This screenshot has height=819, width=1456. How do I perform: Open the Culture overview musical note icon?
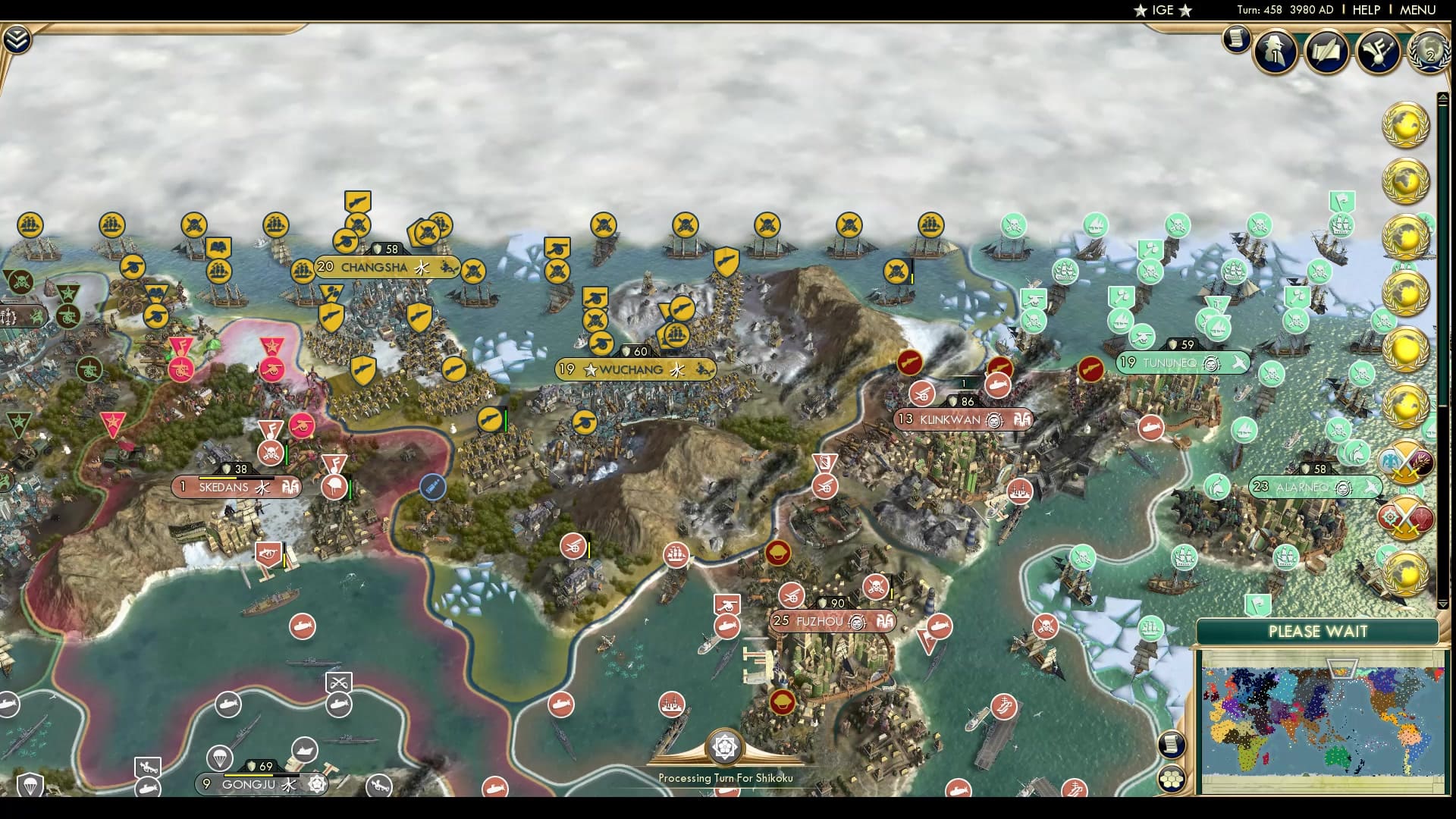(1379, 53)
